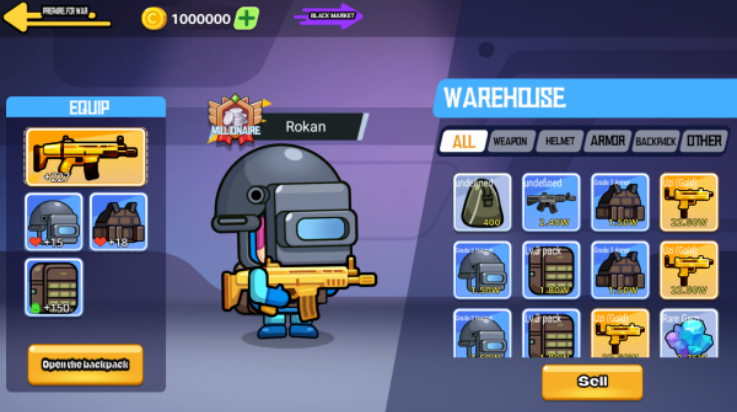Open the Black Market

(329, 17)
